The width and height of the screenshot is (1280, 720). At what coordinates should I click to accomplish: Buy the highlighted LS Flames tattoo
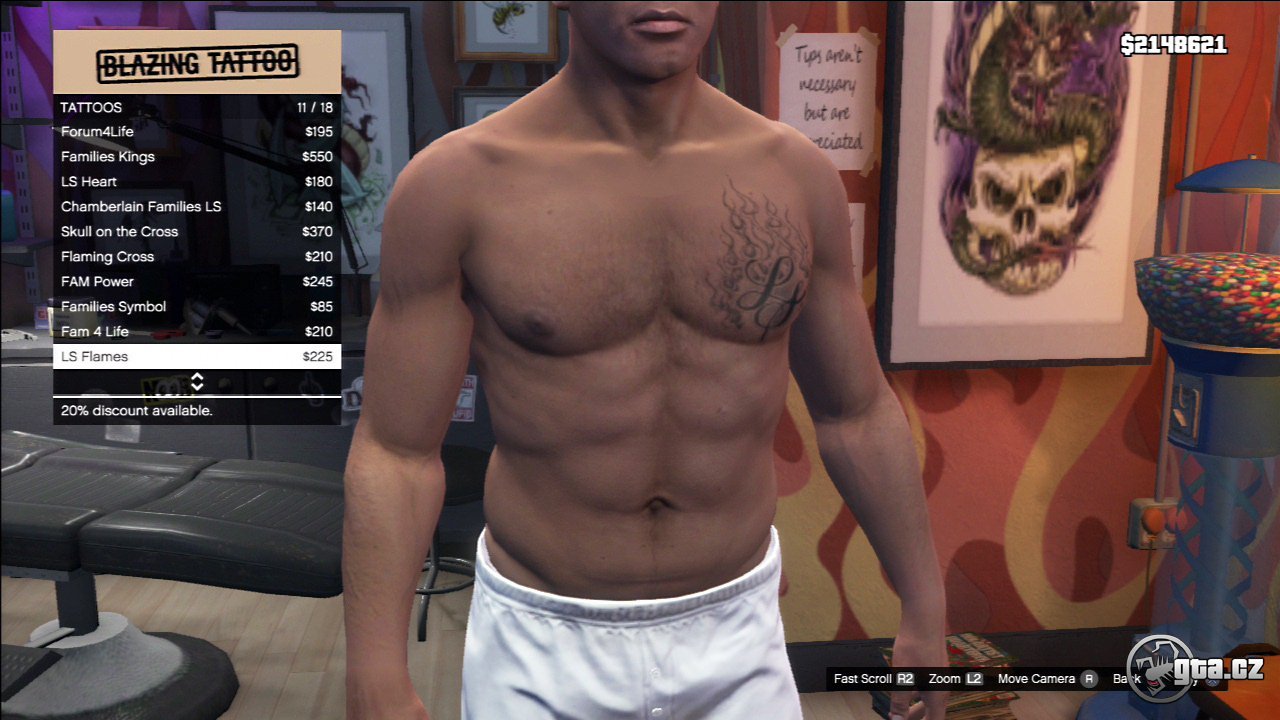pos(197,357)
